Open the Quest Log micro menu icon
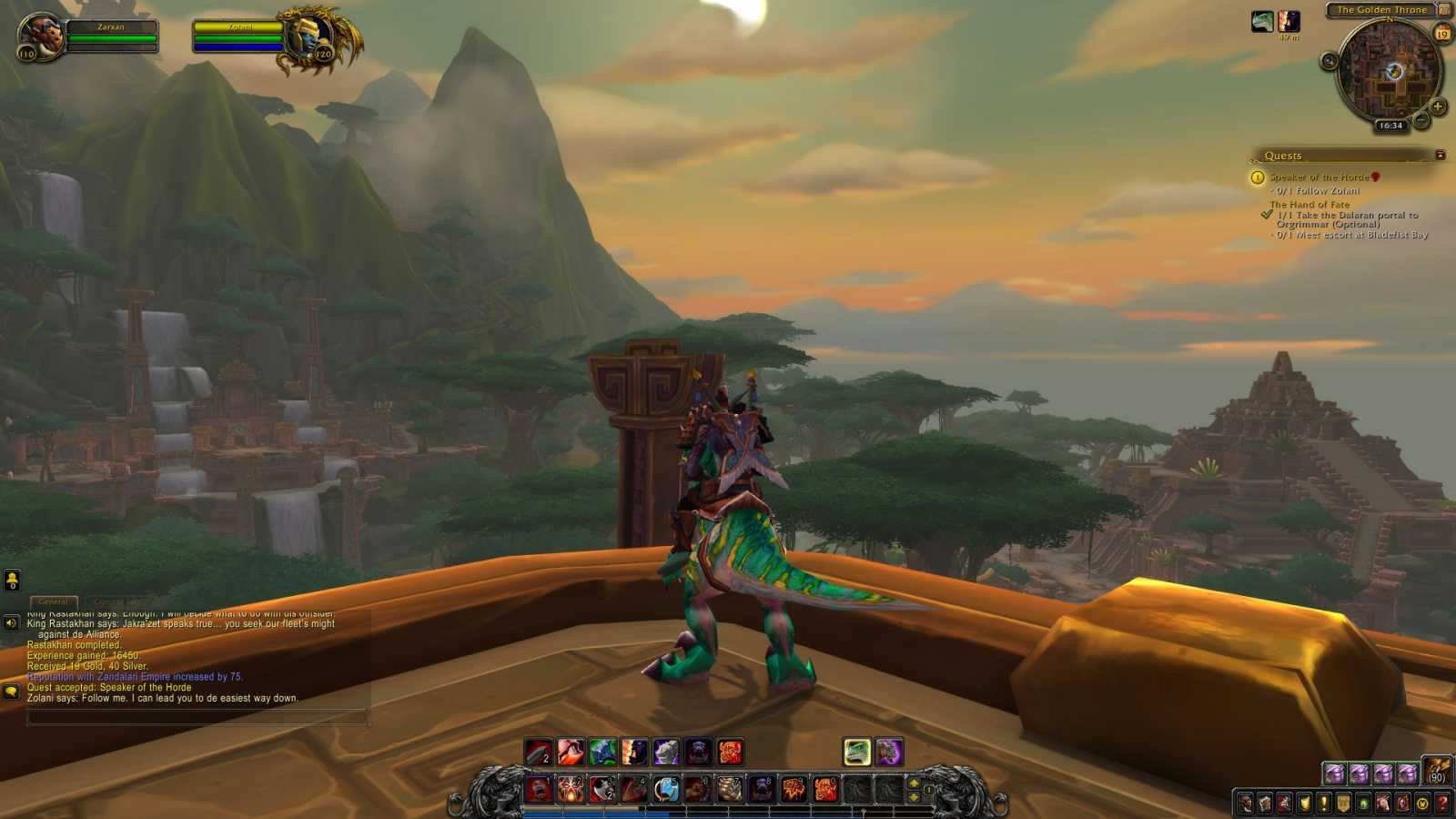The image size is (1456, 819). [1322, 802]
